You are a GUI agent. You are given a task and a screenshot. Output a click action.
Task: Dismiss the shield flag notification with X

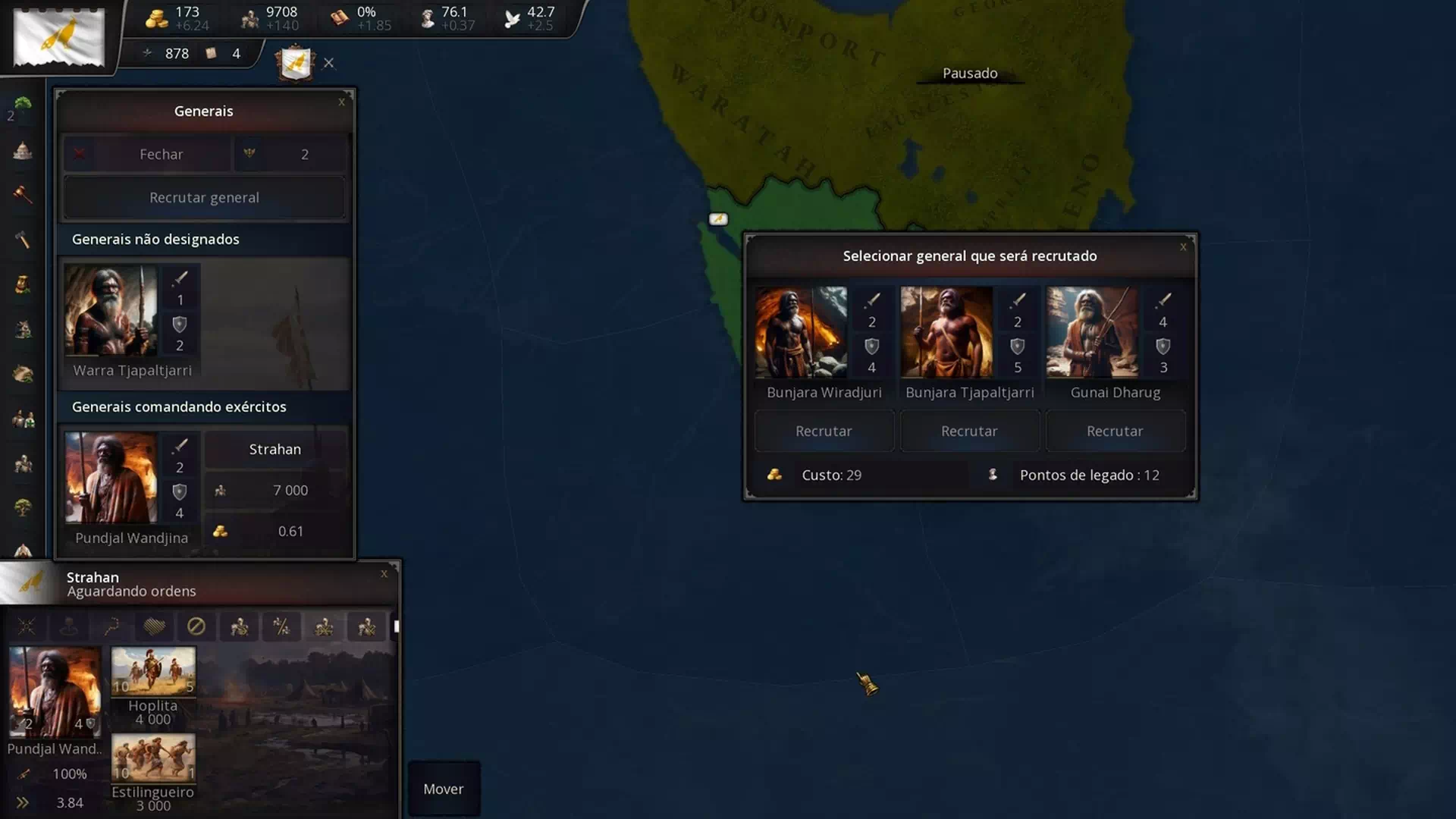(x=328, y=63)
